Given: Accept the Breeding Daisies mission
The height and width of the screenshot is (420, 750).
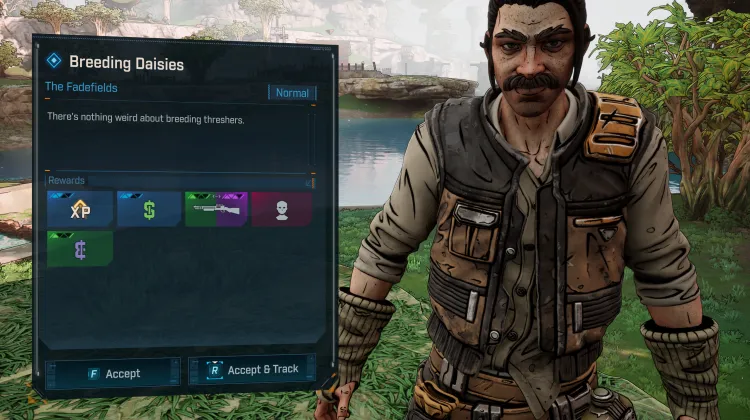Looking at the screenshot, I should (113, 373).
